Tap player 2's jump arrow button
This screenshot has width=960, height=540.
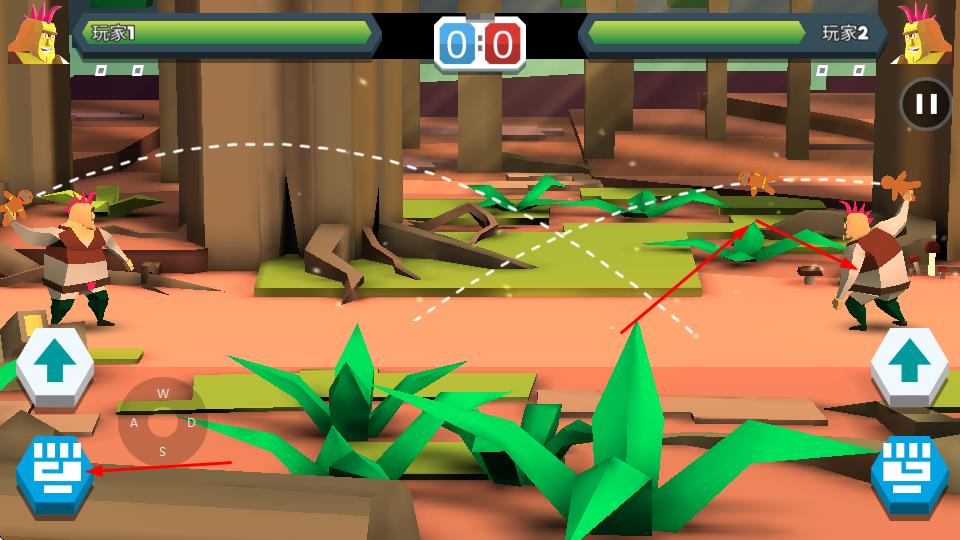click(908, 368)
